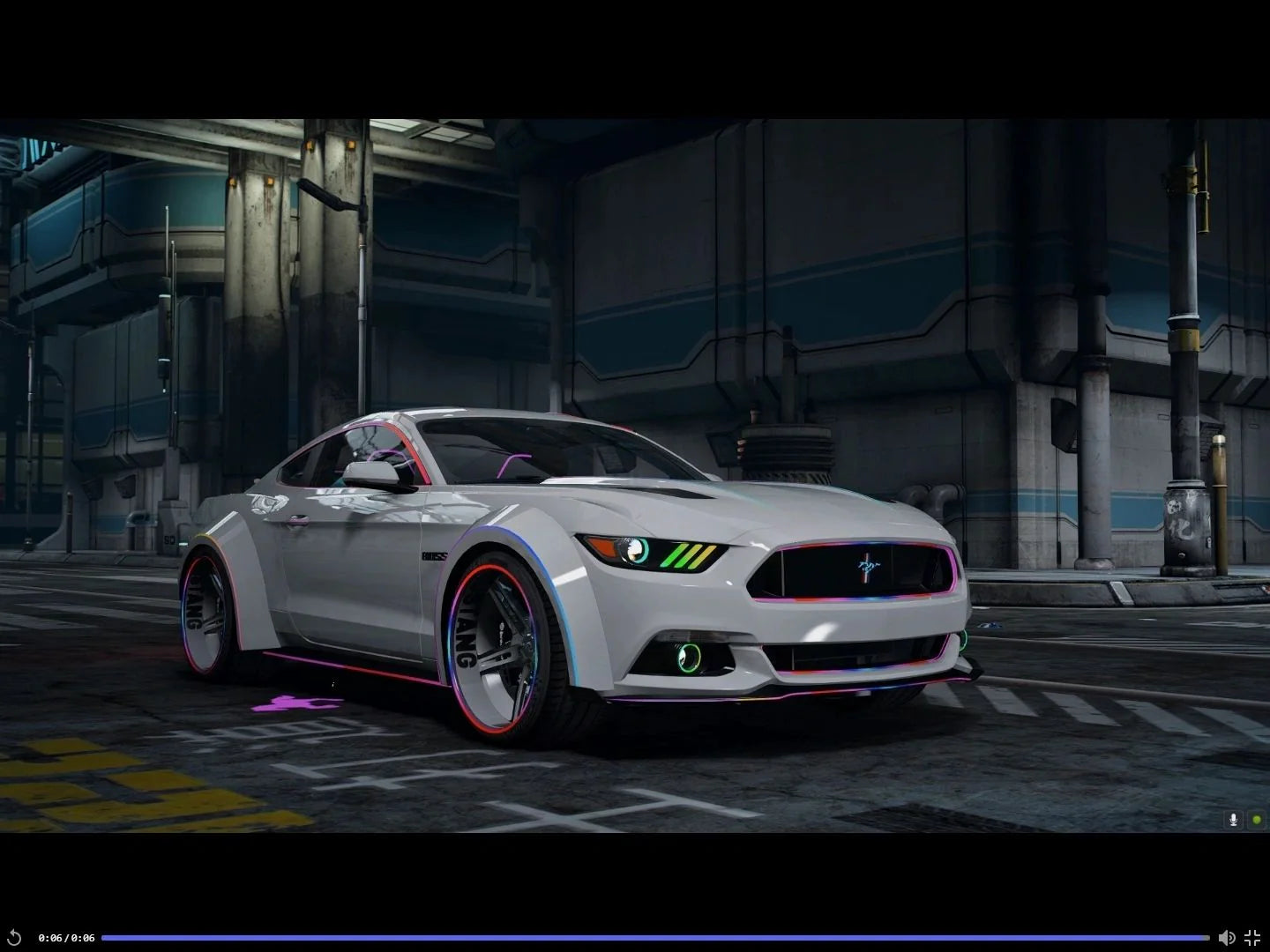
Task: Open volume control via the speaker icon
Action: [x=1227, y=937]
